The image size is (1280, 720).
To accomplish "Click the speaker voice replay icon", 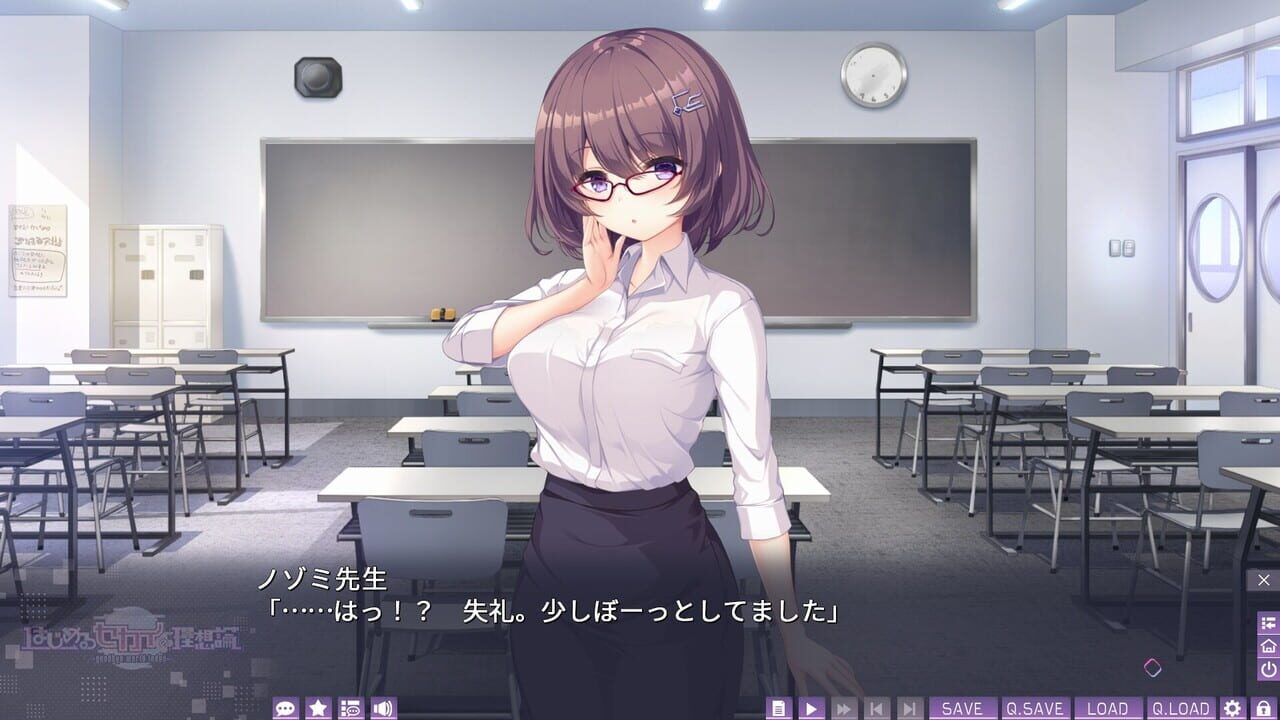I will (381, 706).
